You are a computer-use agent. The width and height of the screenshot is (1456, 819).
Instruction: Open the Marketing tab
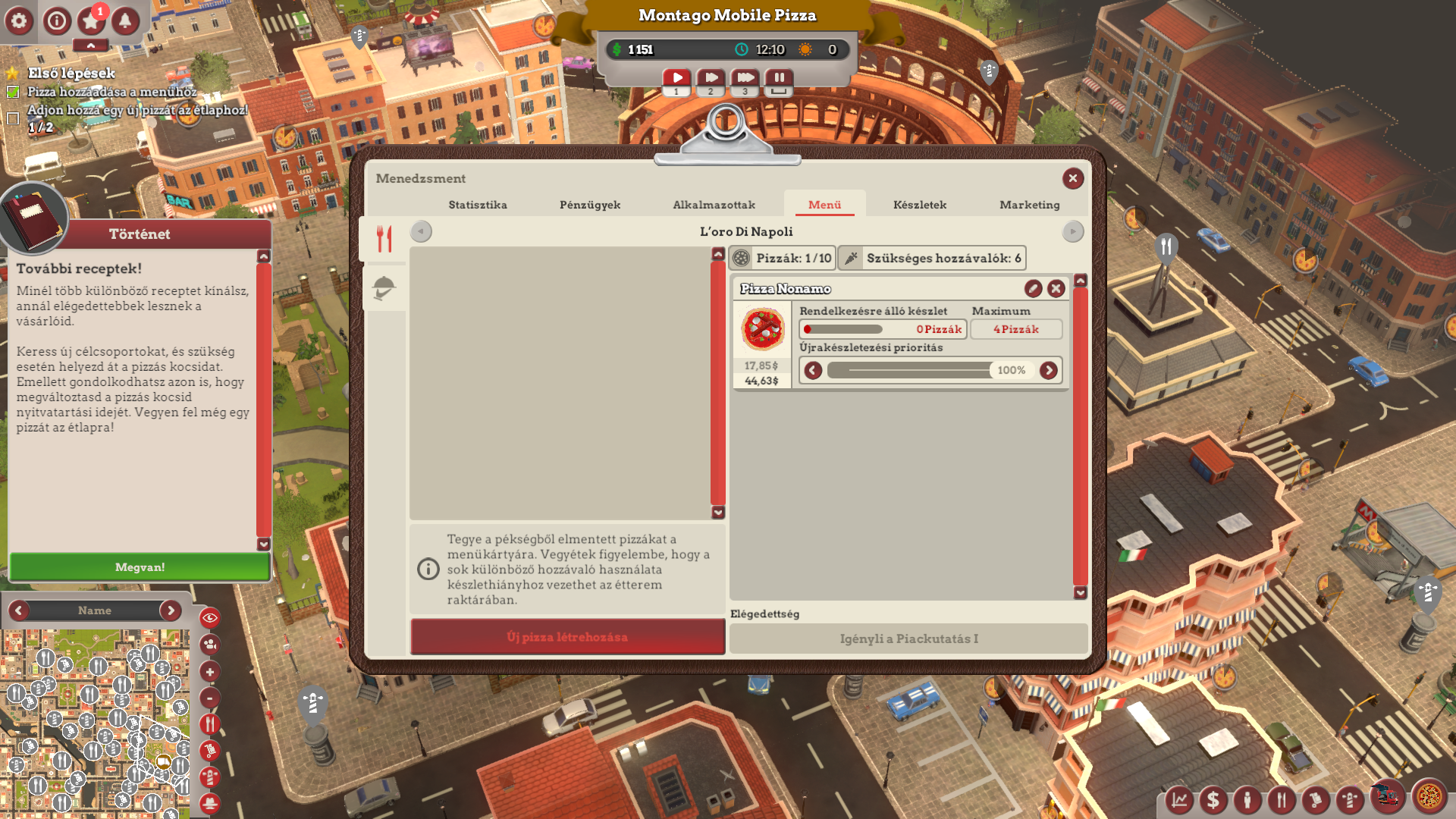(1029, 205)
